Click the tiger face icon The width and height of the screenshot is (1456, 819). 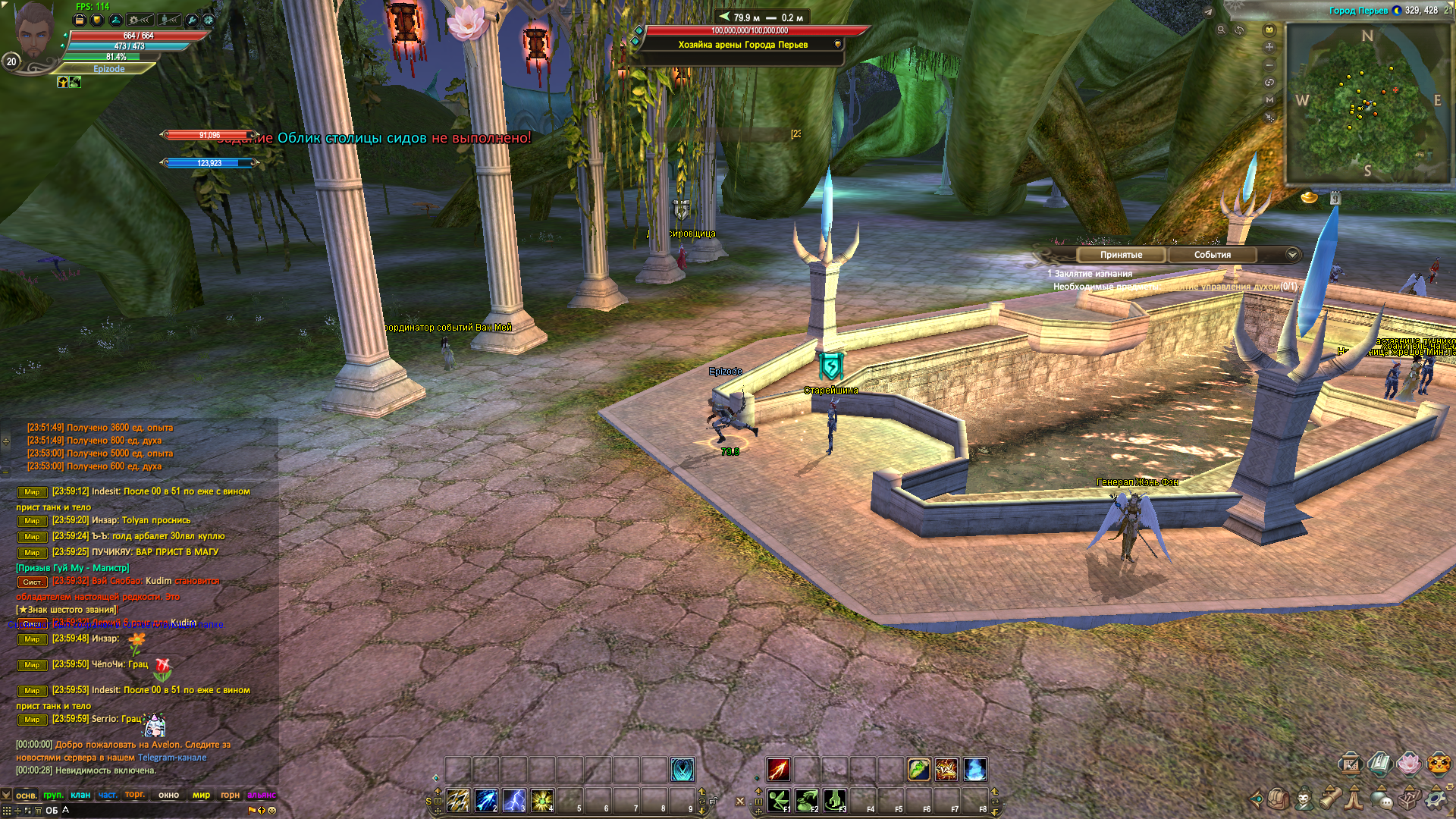coord(1439,763)
